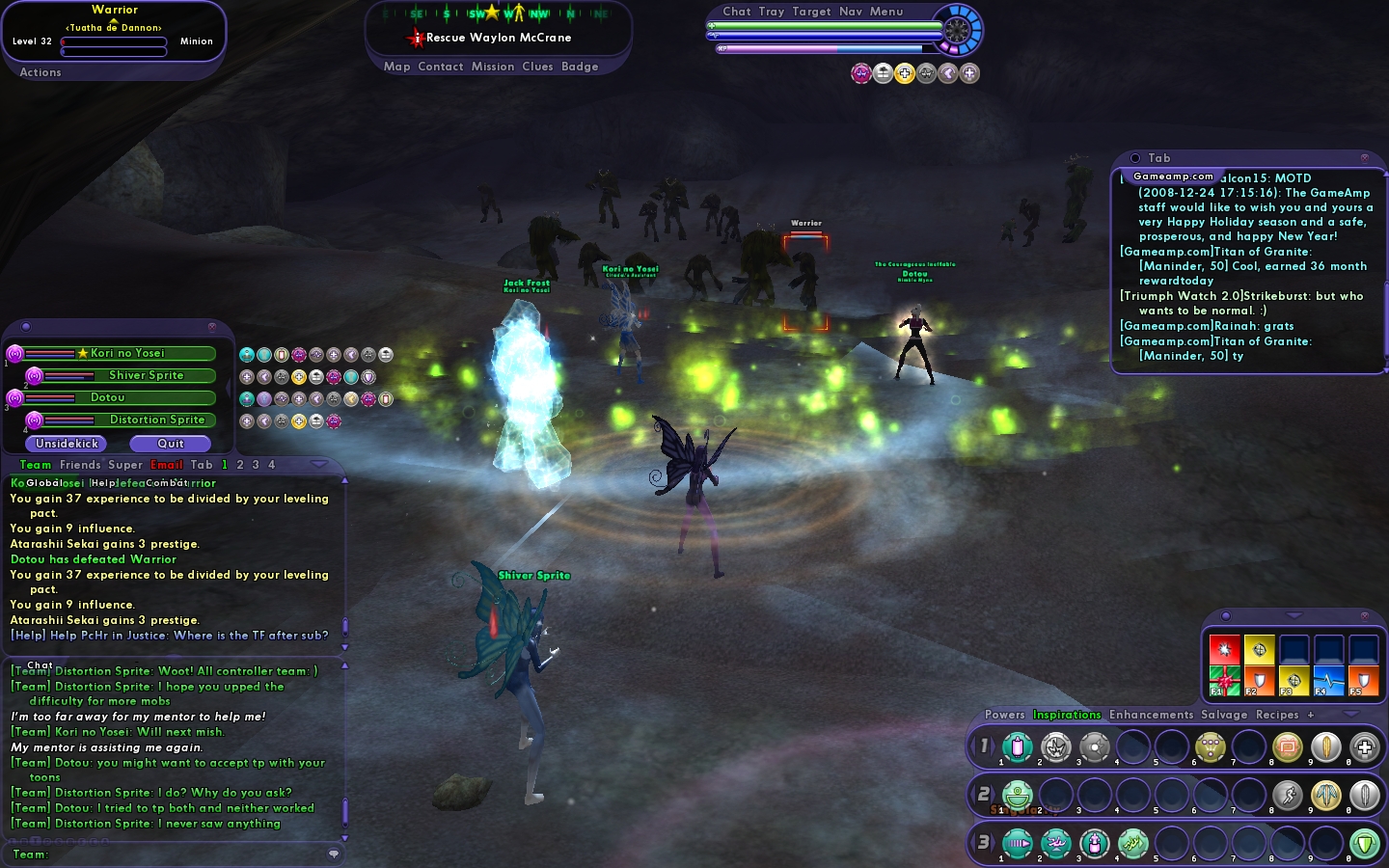Click the Team chat input field
The height and width of the screenshot is (868, 1389).
click(174, 854)
